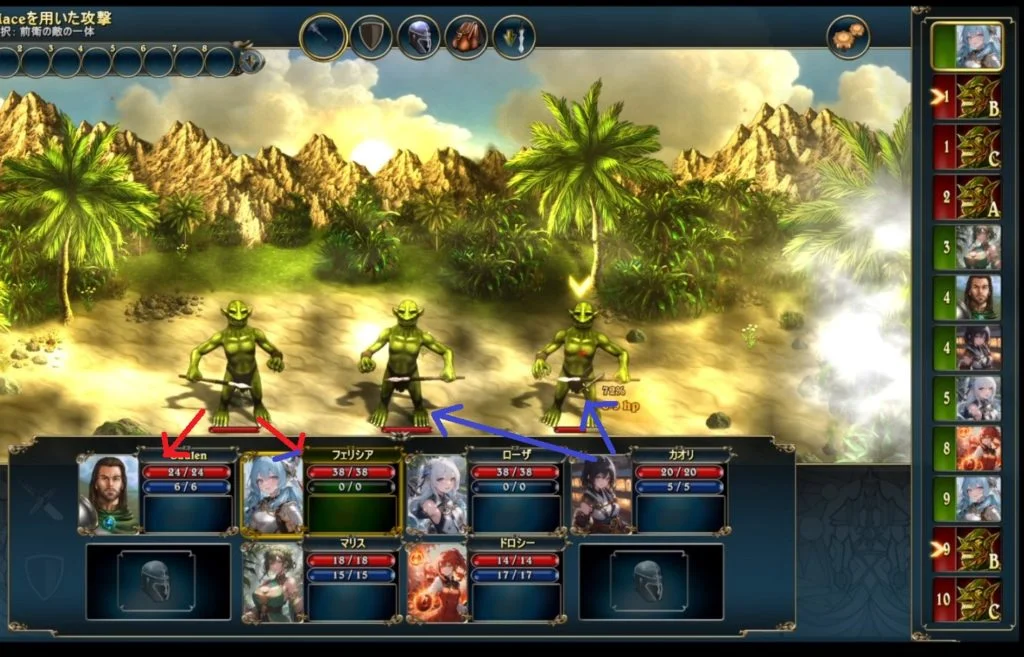Select ドロシー's fire mage portrait
This screenshot has width=1024, height=657.
pos(437,582)
